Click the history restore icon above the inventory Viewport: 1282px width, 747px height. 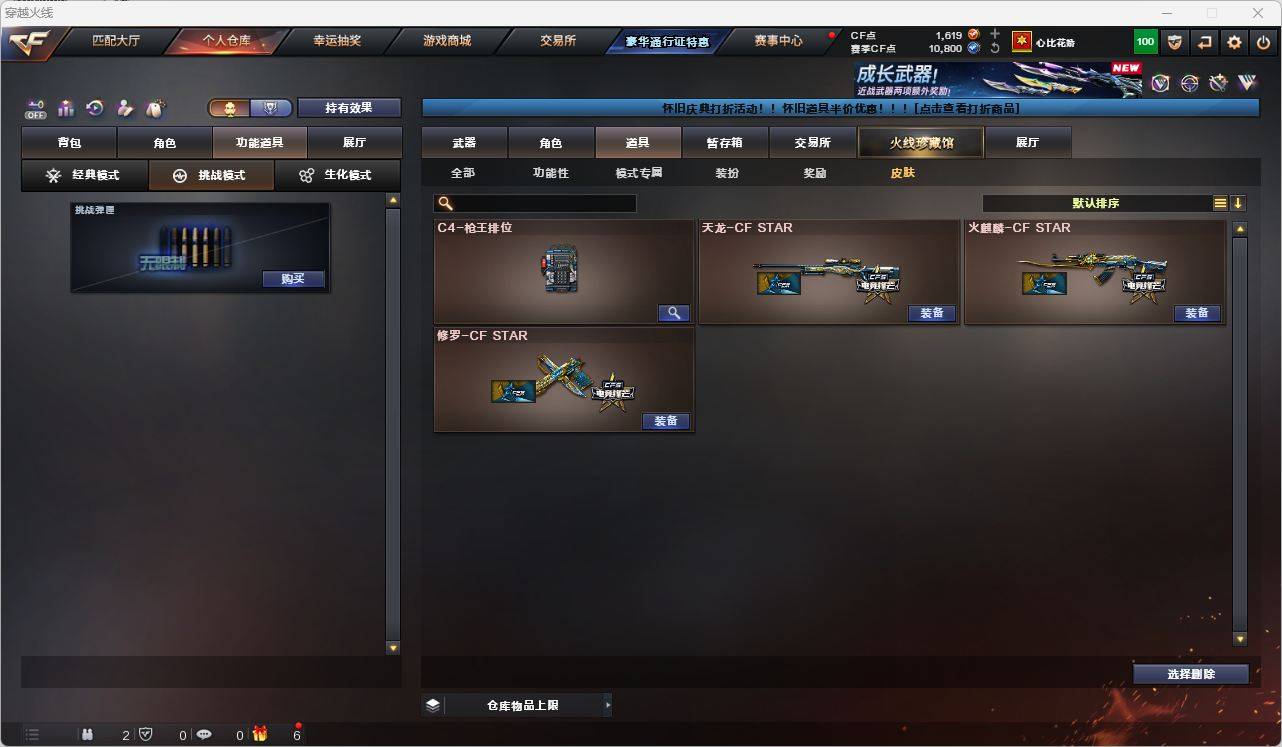93,108
